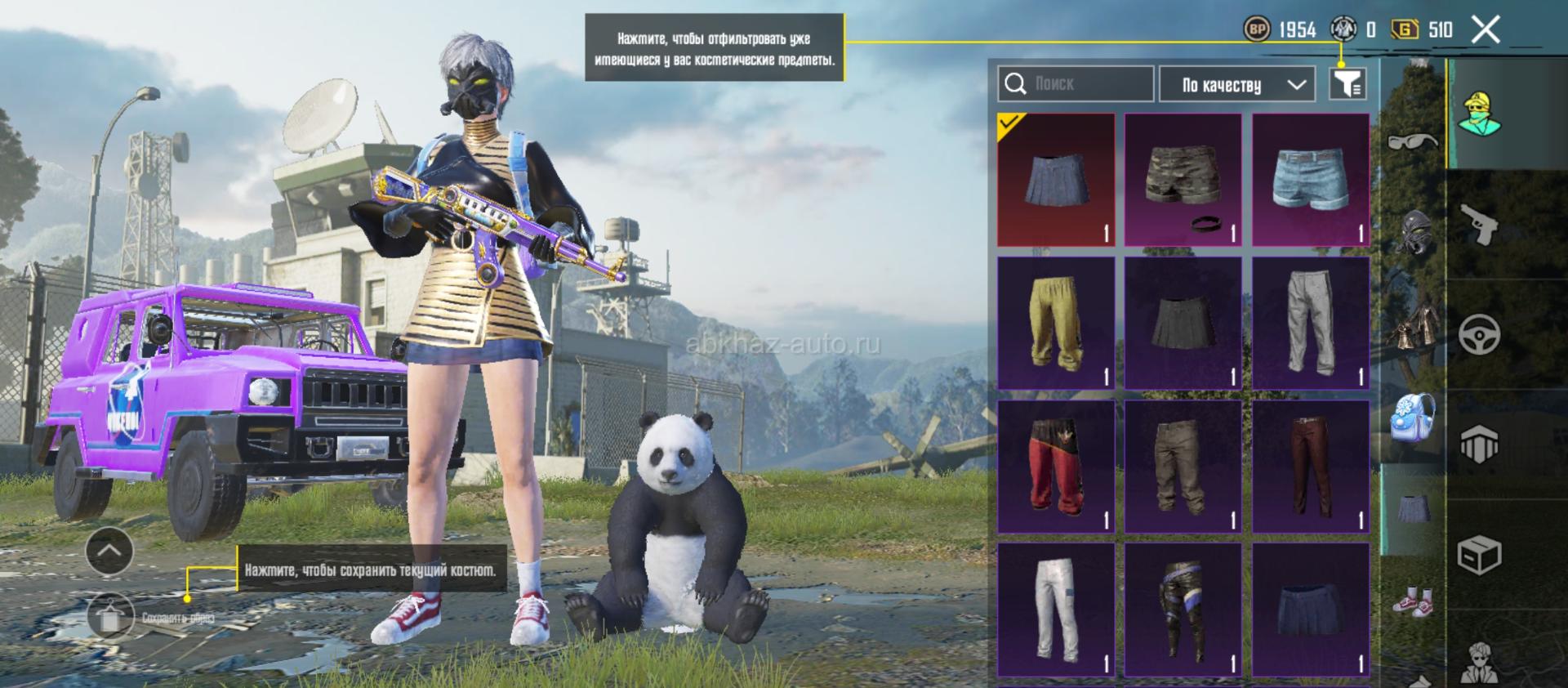Pick the yellow baggy pants slot
Viewport: 1568px width, 688px height.
(x=1056, y=323)
